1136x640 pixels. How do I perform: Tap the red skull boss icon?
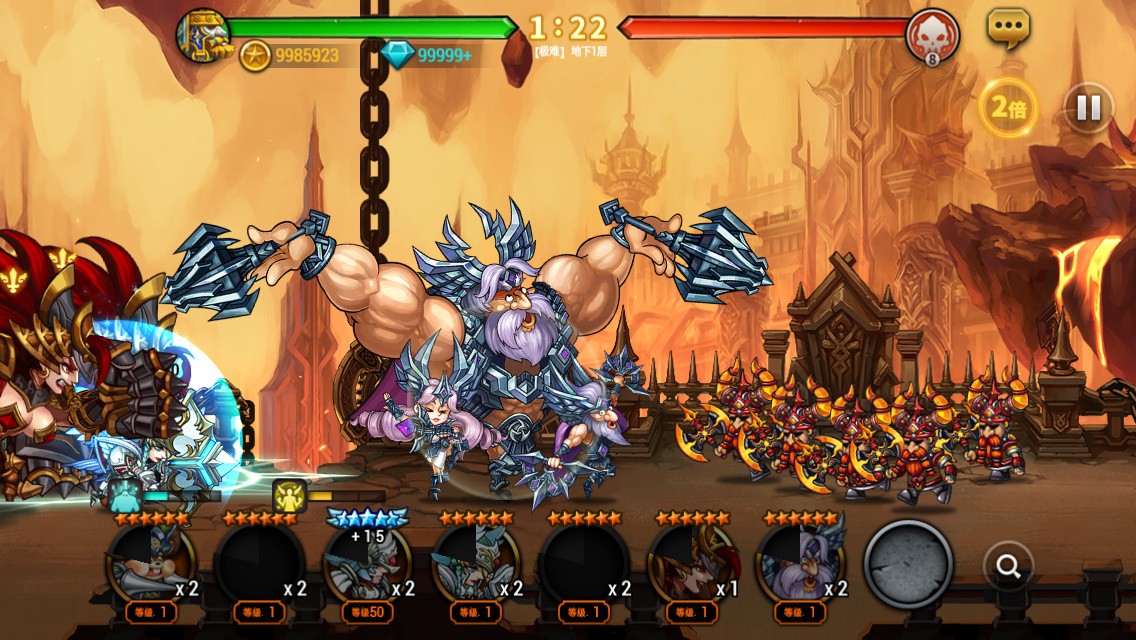pos(932,36)
